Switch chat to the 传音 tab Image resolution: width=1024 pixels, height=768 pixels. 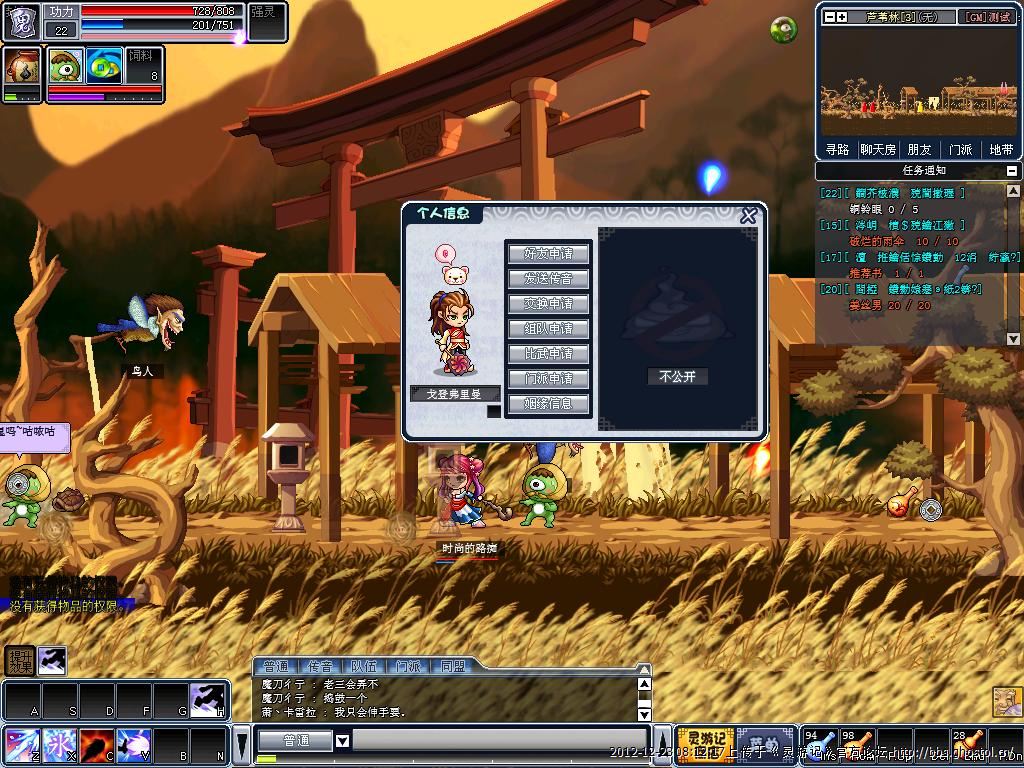pyautogui.click(x=320, y=666)
